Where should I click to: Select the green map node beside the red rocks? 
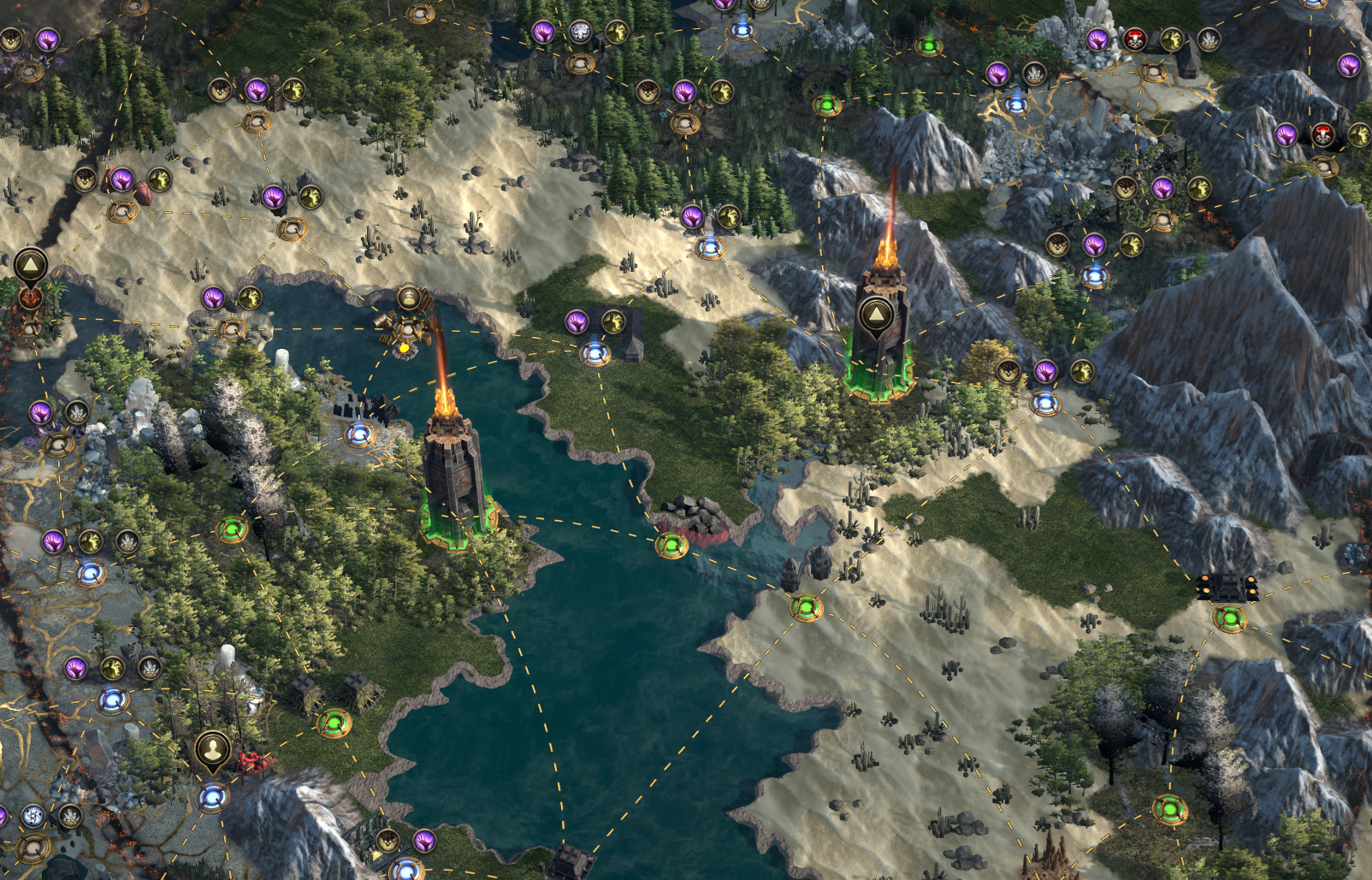[671, 544]
